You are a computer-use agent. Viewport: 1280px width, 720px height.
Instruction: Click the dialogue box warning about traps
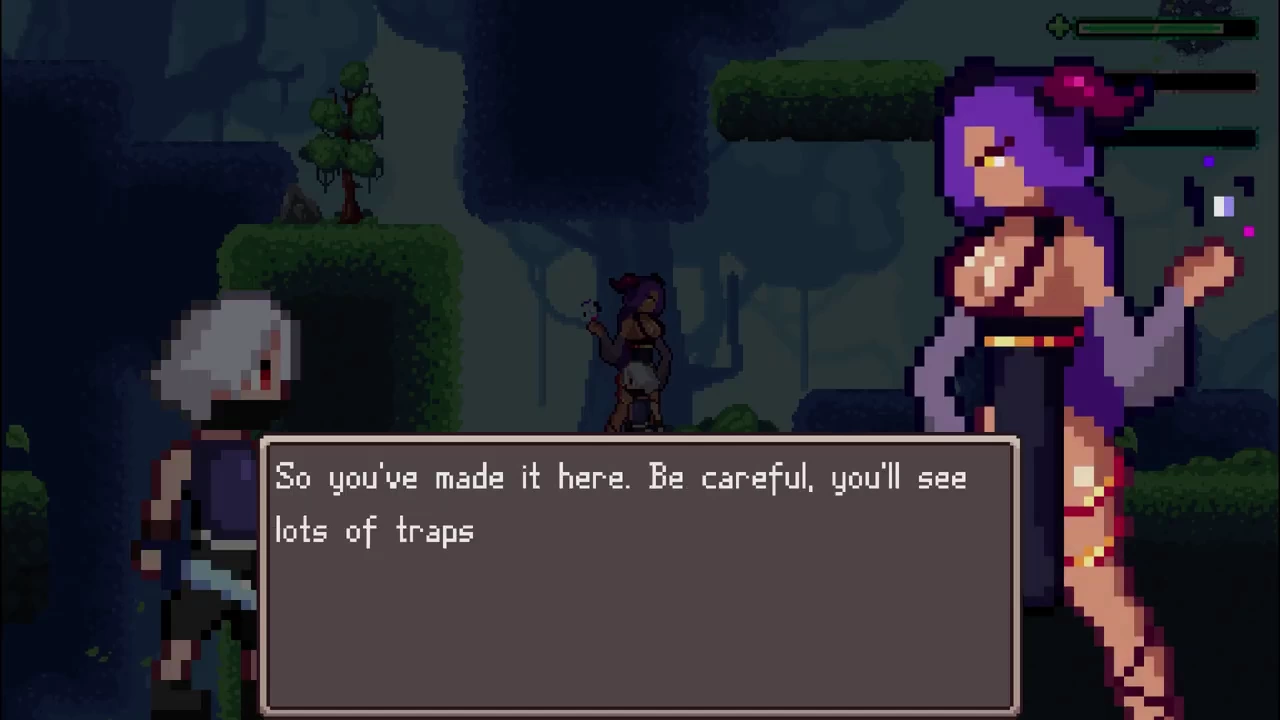640,575
